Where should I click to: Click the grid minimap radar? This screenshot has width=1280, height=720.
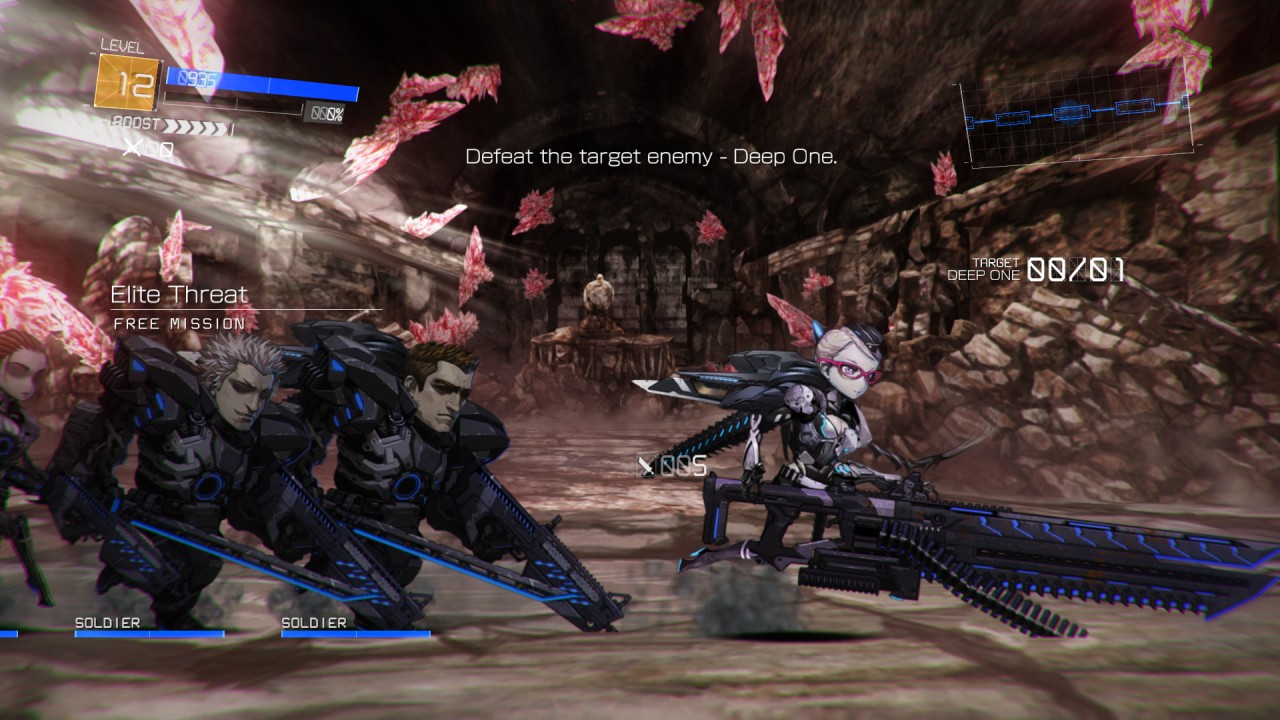point(1078,113)
